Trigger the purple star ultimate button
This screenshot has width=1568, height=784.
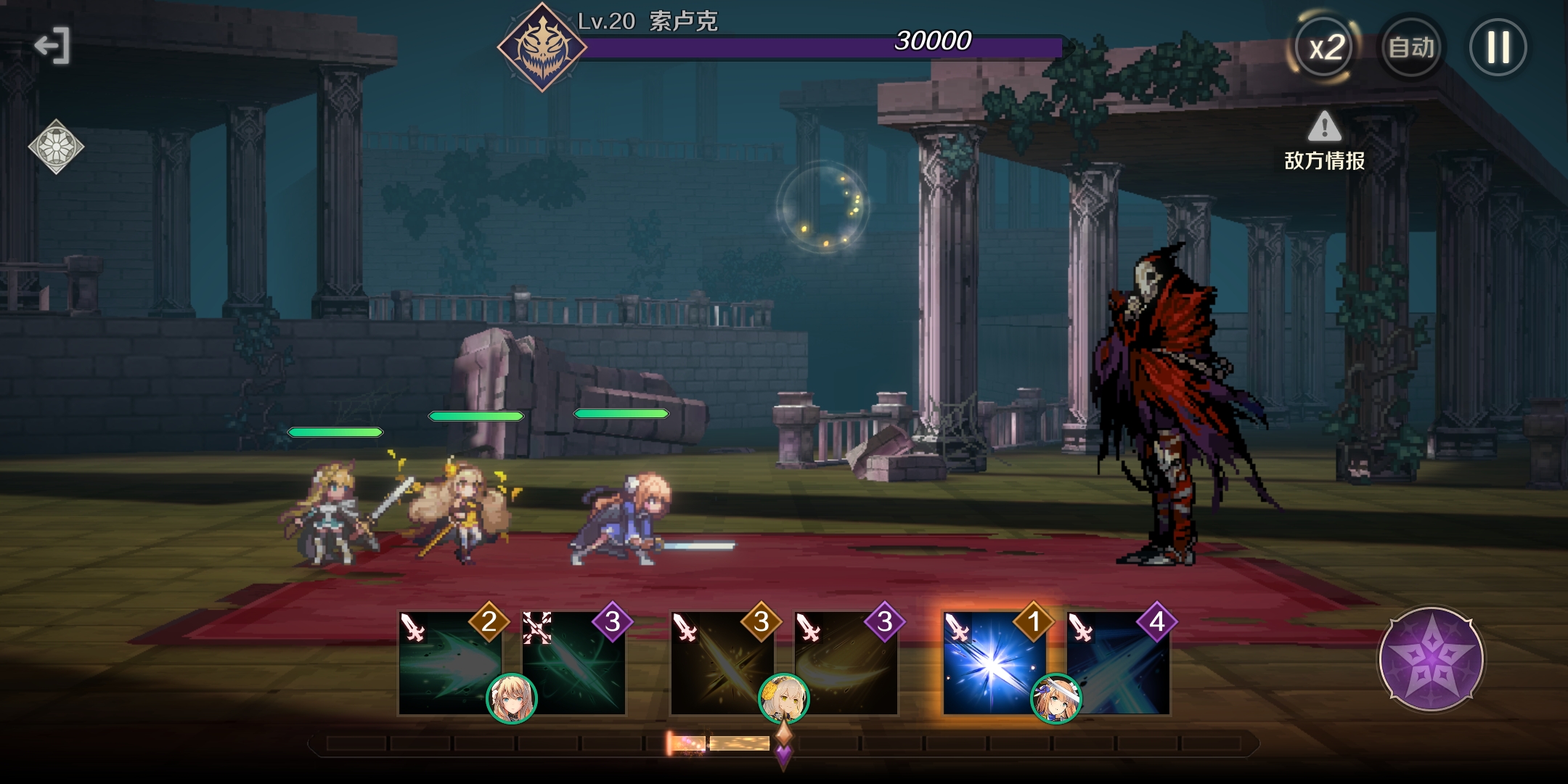(1432, 659)
